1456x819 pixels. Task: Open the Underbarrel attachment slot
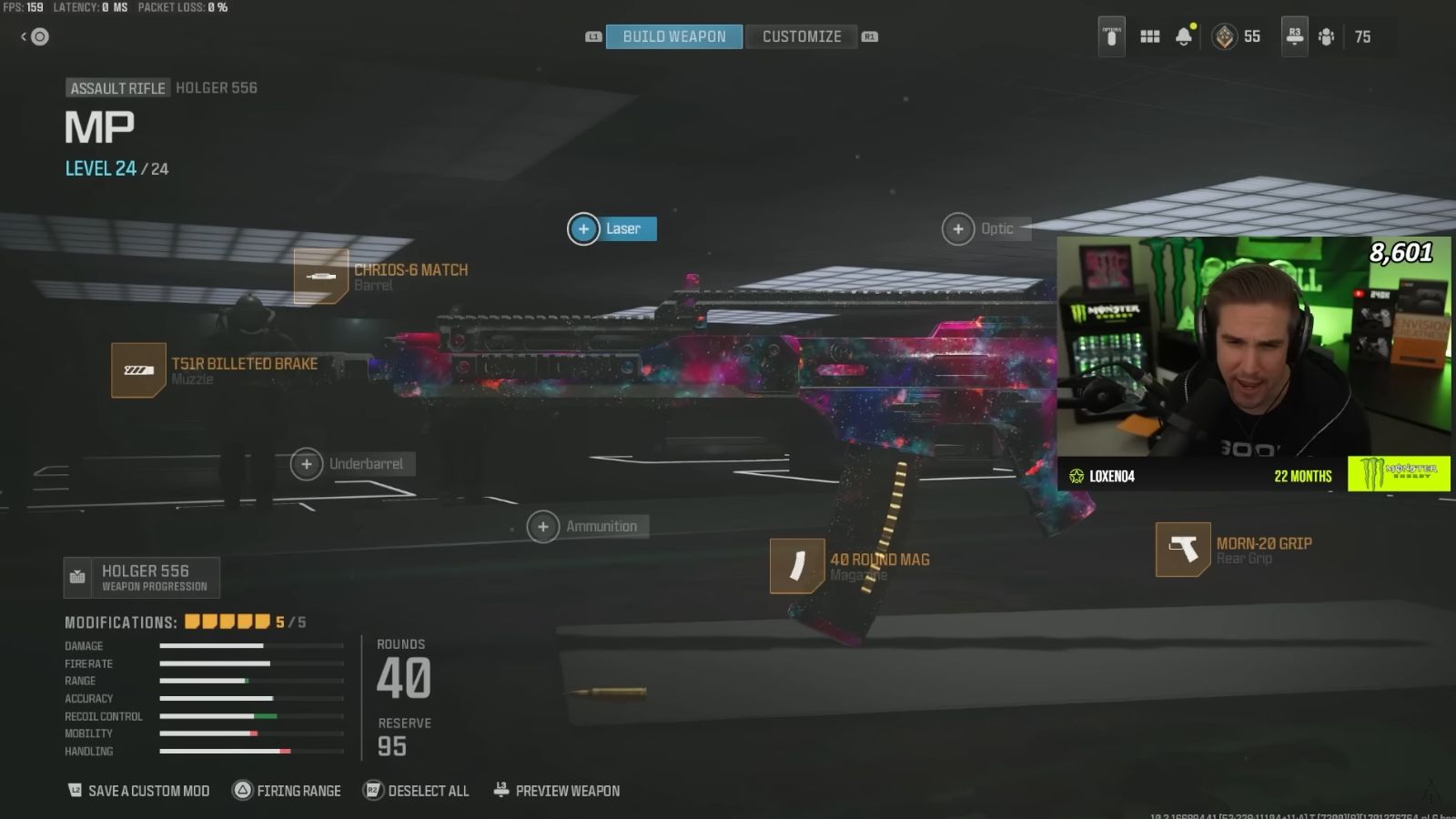(x=307, y=463)
